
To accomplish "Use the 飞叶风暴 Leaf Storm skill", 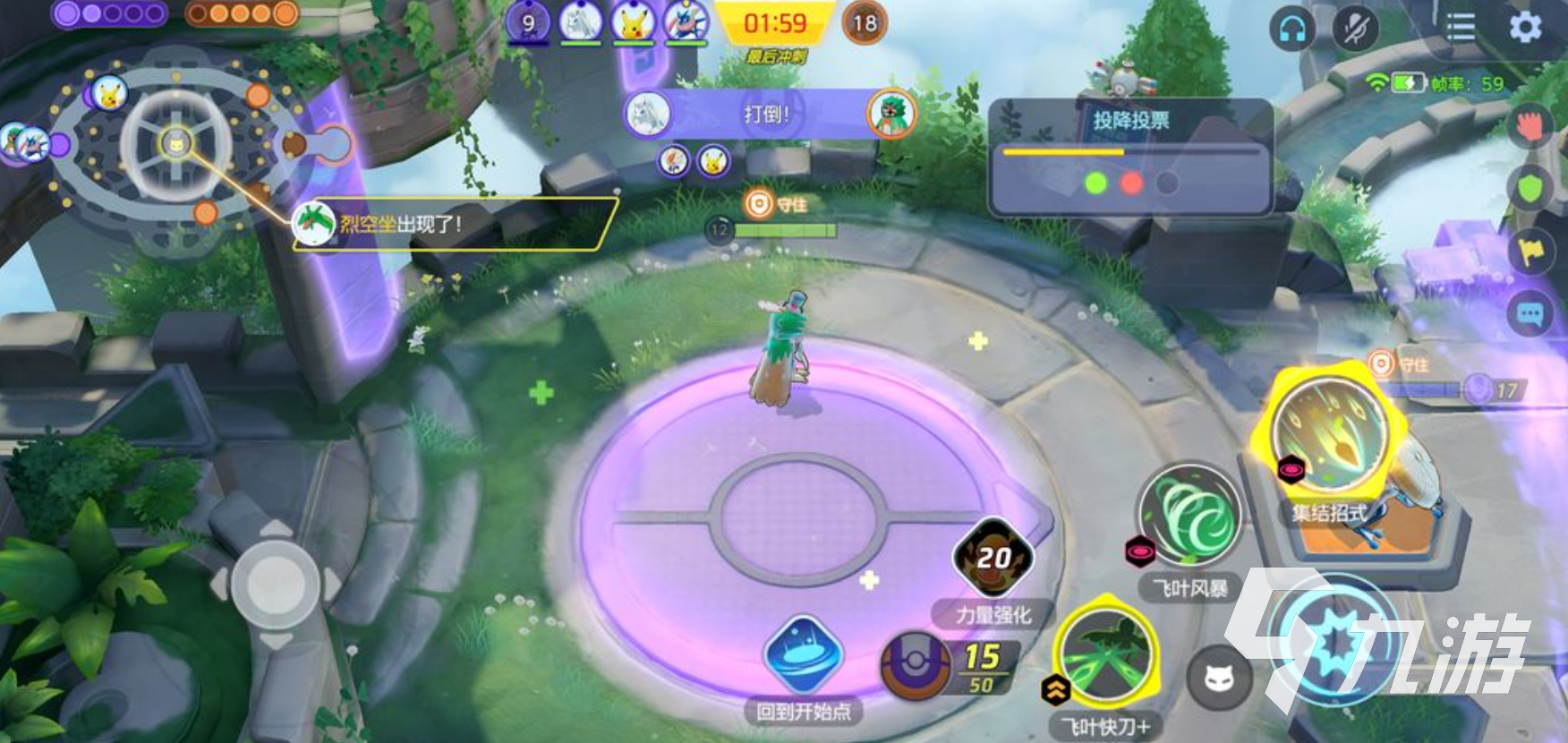I will [1189, 517].
